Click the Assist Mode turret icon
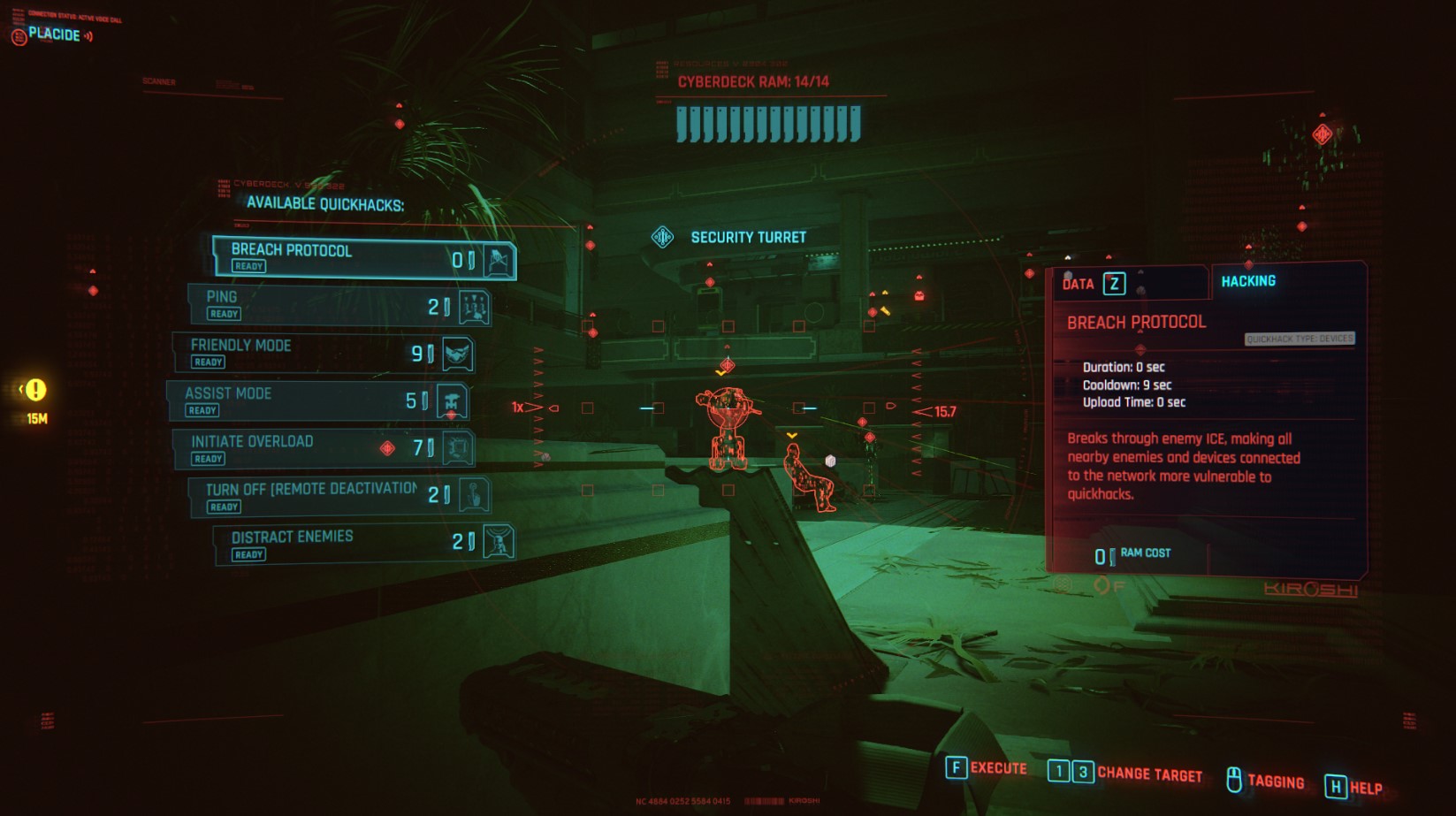Image resolution: width=1456 pixels, height=816 pixels. 454,400
